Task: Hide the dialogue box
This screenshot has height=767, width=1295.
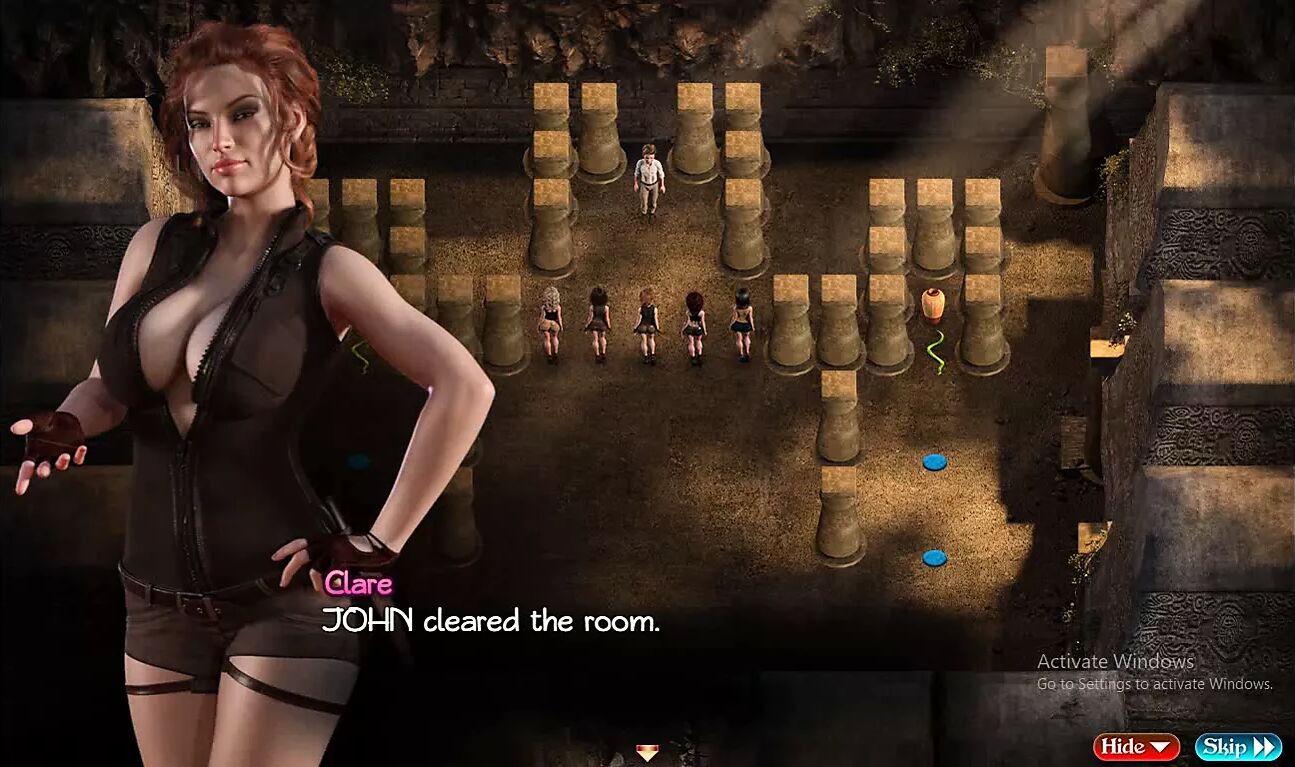Action: pos(1135,746)
